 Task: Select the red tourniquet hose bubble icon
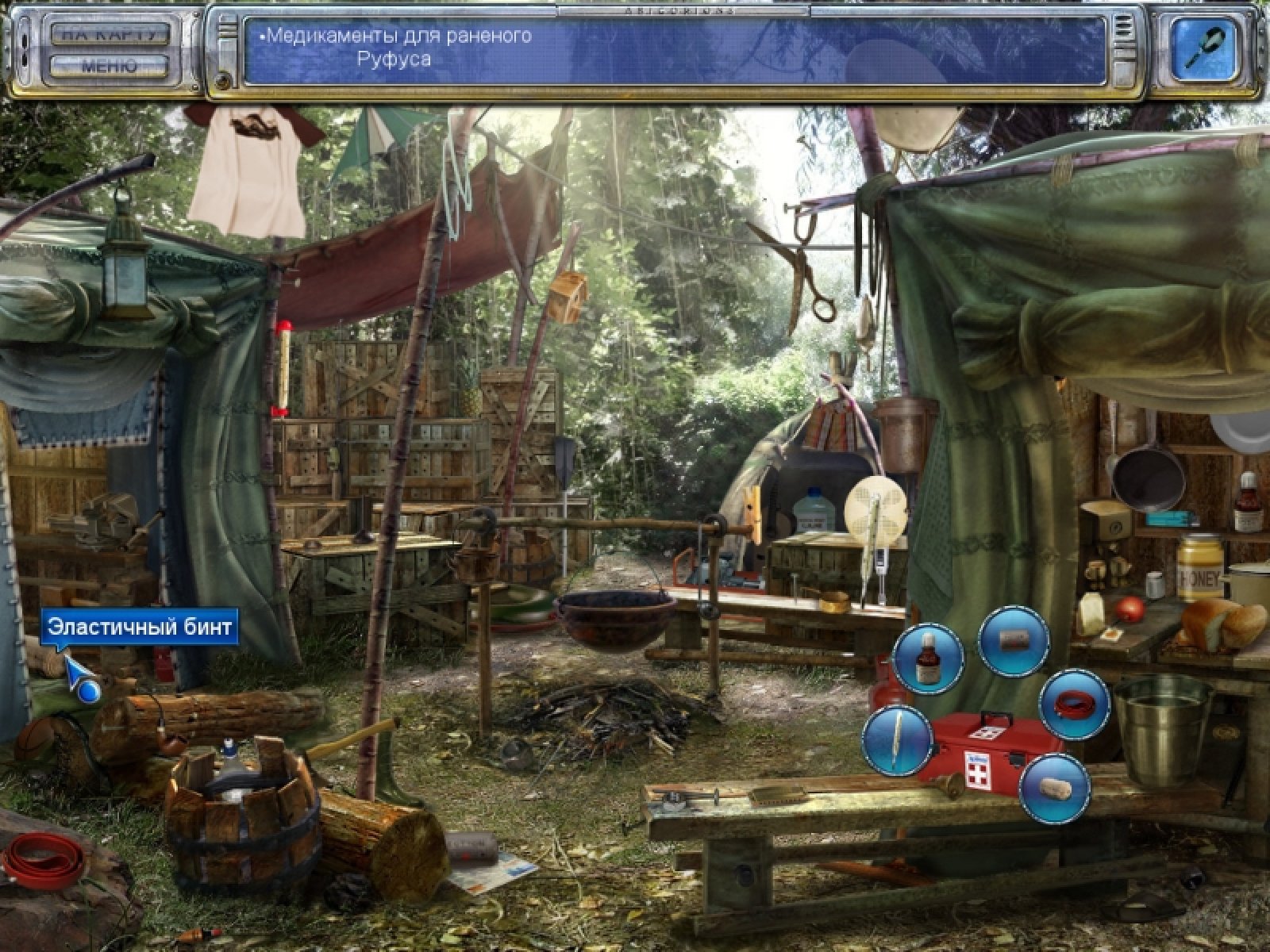pos(1074,704)
